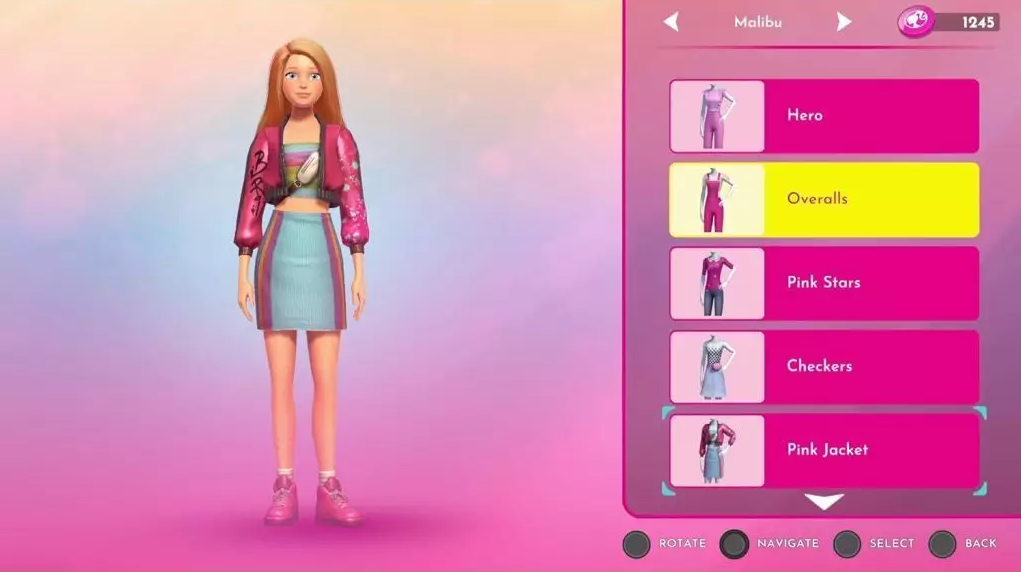The width and height of the screenshot is (1021, 572).
Task: Show more outfits with the down arrow
Action: coord(824,501)
